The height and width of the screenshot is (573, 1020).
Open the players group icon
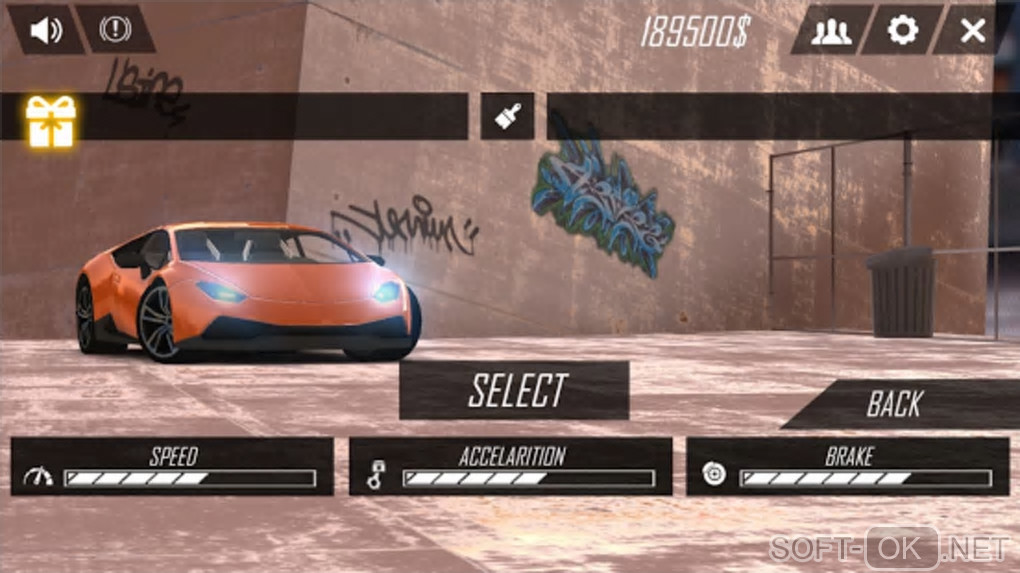click(x=831, y=31)
